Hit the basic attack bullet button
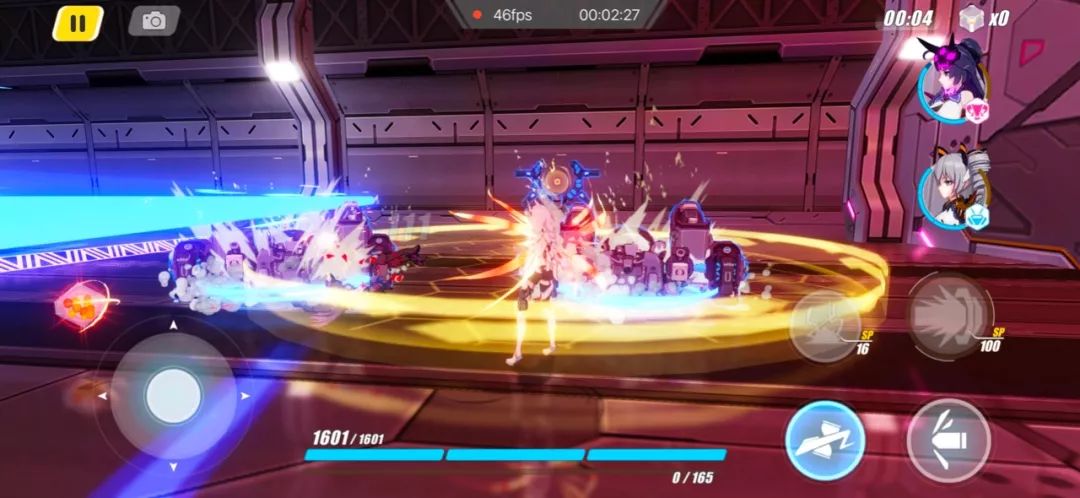 tap(948, 440)
